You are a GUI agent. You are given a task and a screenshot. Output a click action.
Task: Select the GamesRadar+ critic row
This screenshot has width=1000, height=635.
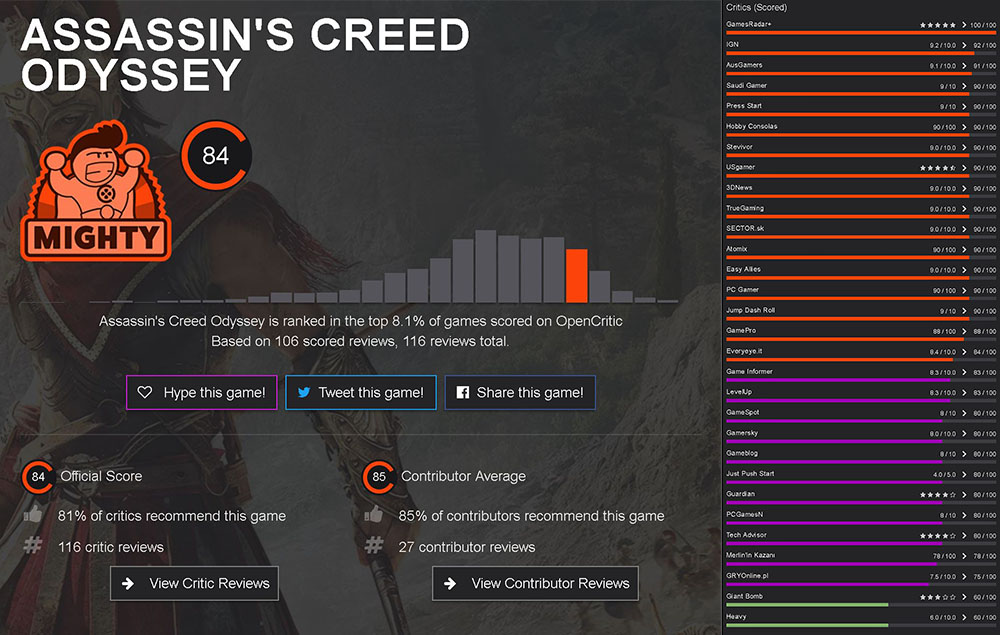(860, 24)
